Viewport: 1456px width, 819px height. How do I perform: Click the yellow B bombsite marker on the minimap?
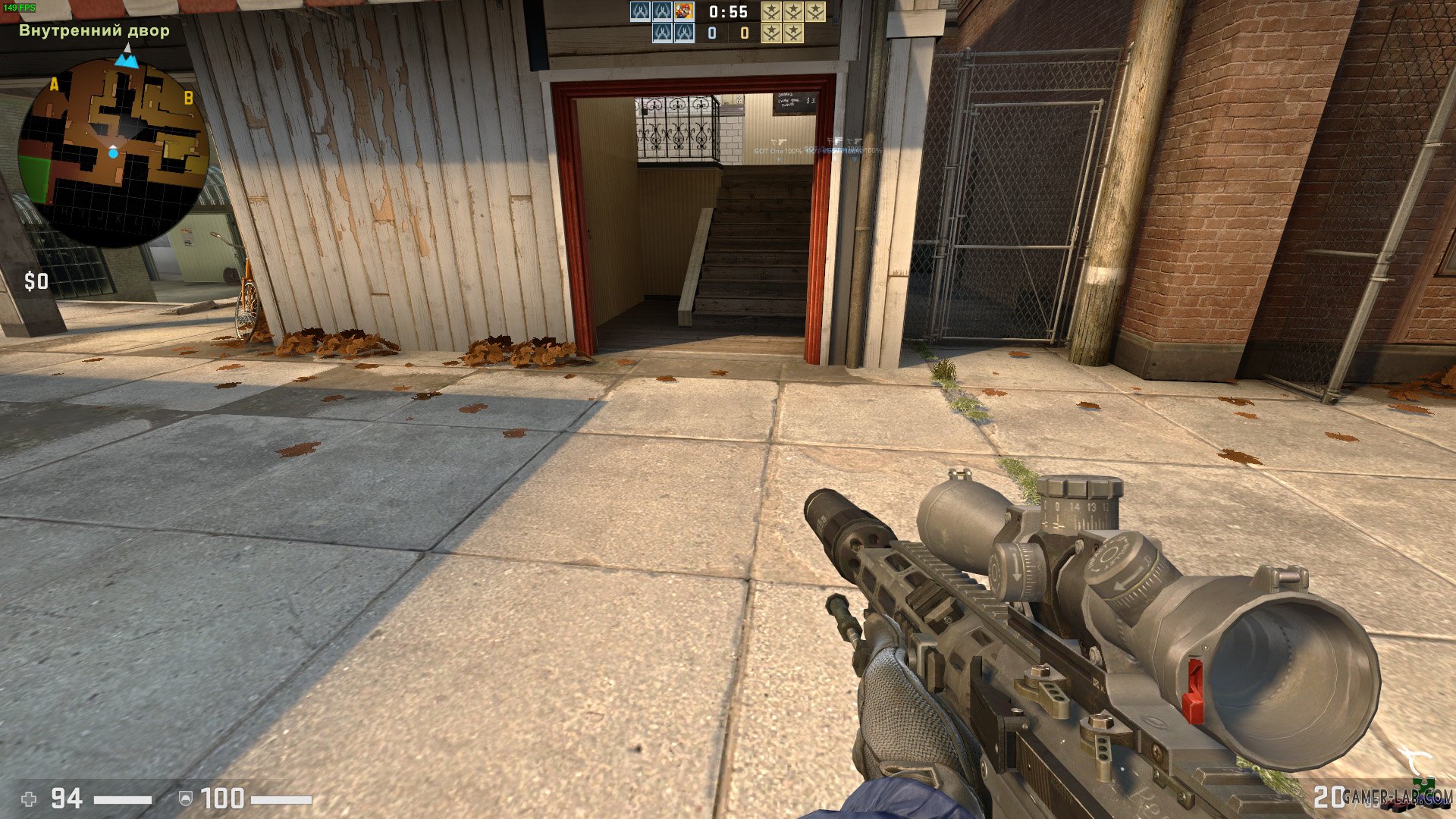point(190,98)
